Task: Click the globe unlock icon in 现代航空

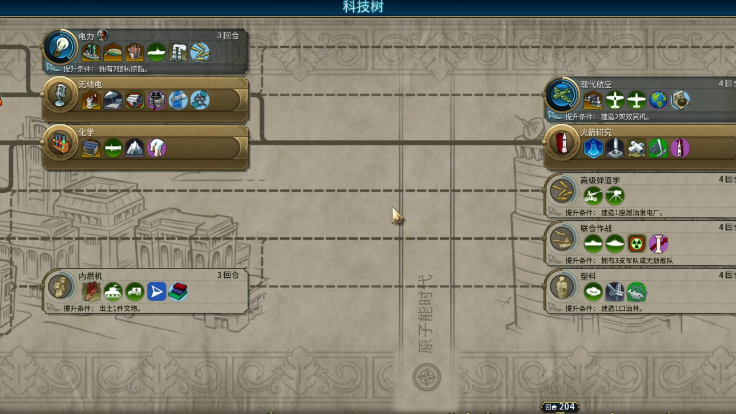Action: [x=658, y=100]
